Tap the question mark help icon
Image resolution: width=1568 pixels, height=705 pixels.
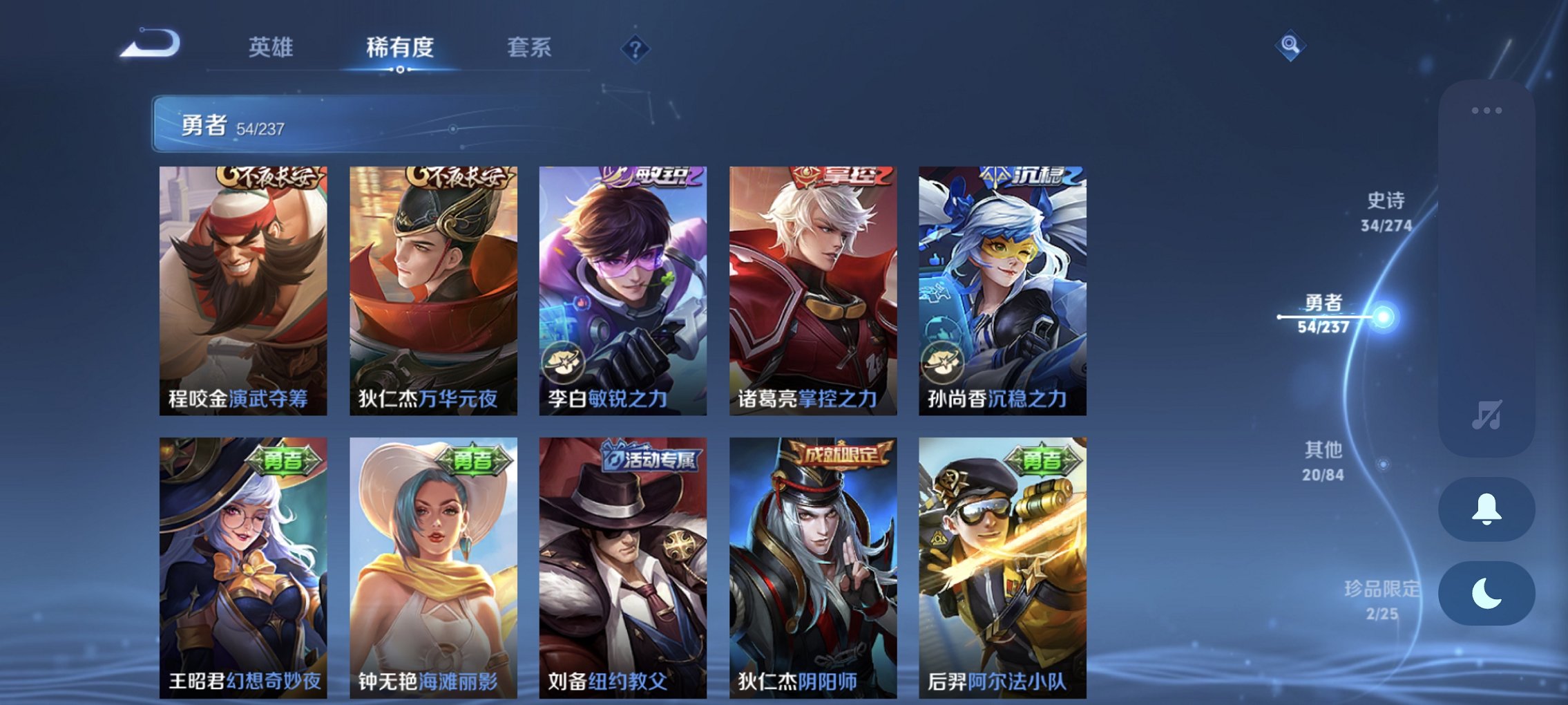pyautogui.click(x=637, y=48)
